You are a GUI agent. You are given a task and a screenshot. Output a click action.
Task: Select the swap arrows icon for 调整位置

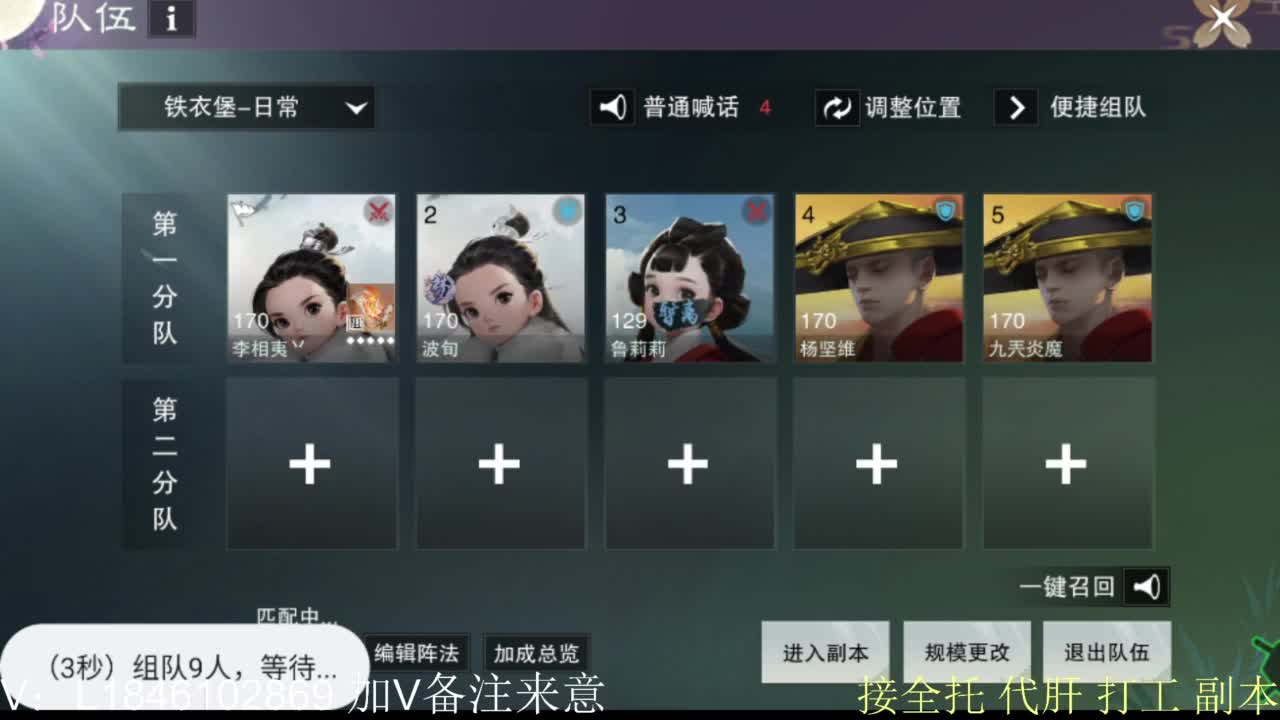pyautogui.click(x=836, y=108)
